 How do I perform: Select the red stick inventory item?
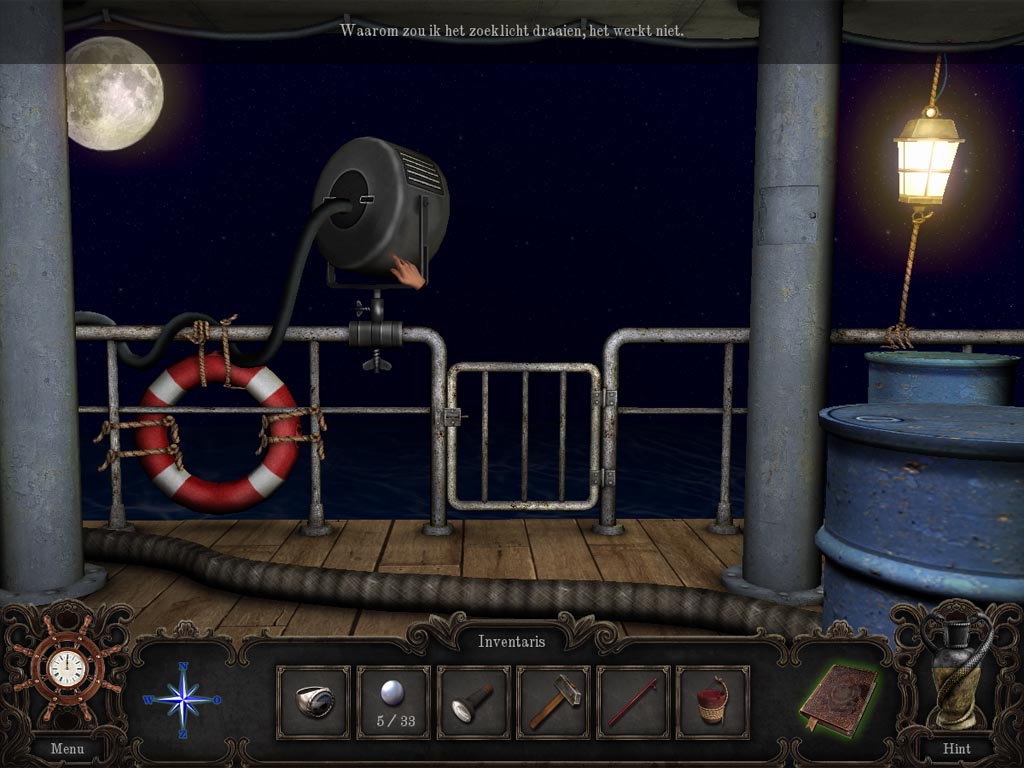click(633, 702)
